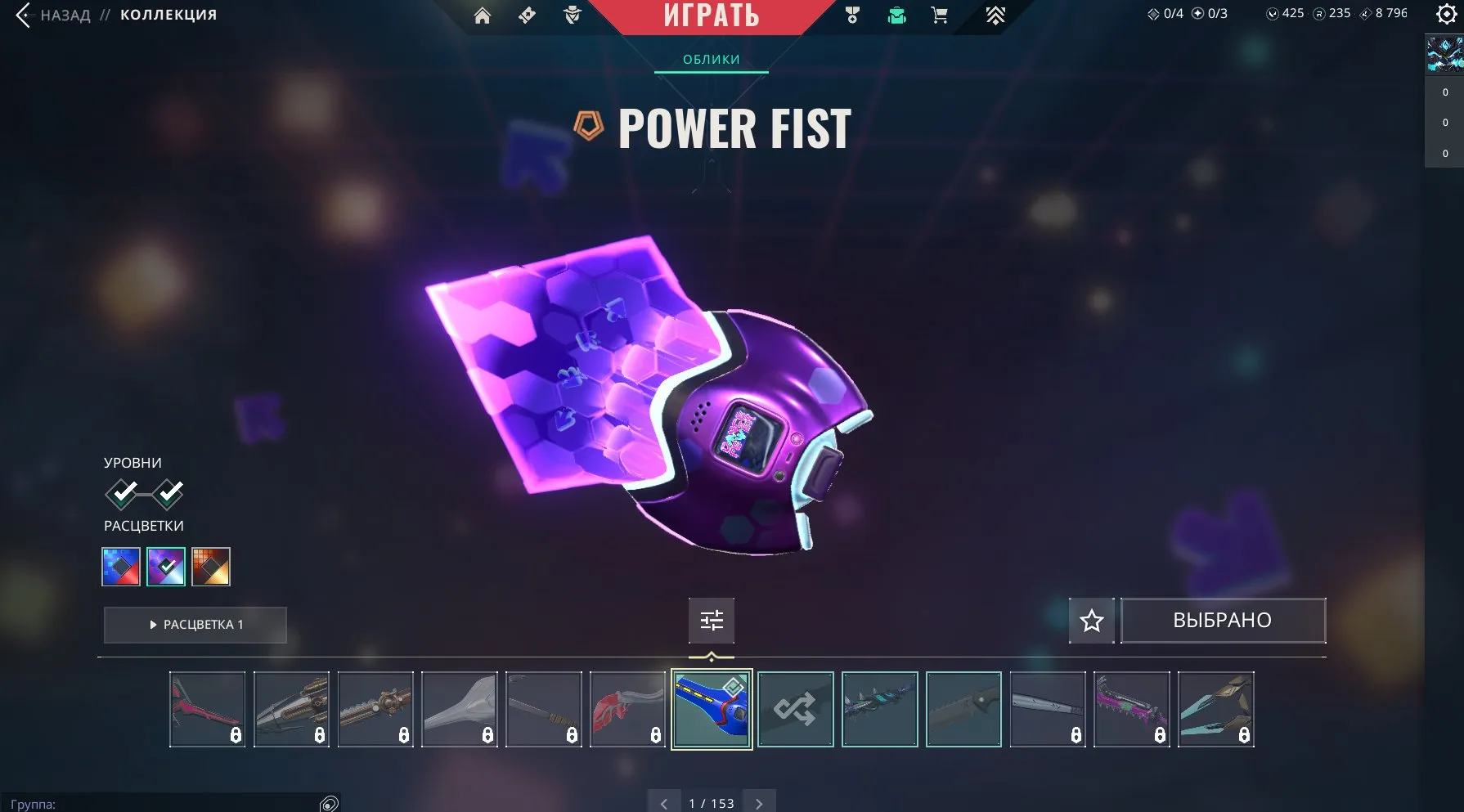Star the Power Fist skin as favorite

tap(1092, 621)
